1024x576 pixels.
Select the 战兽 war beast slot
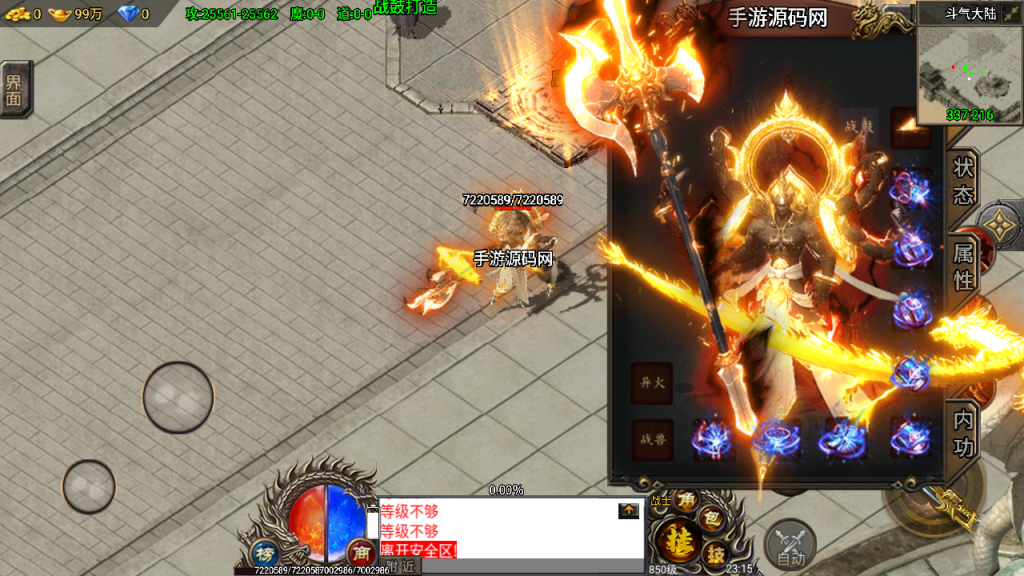click(652, 440)
